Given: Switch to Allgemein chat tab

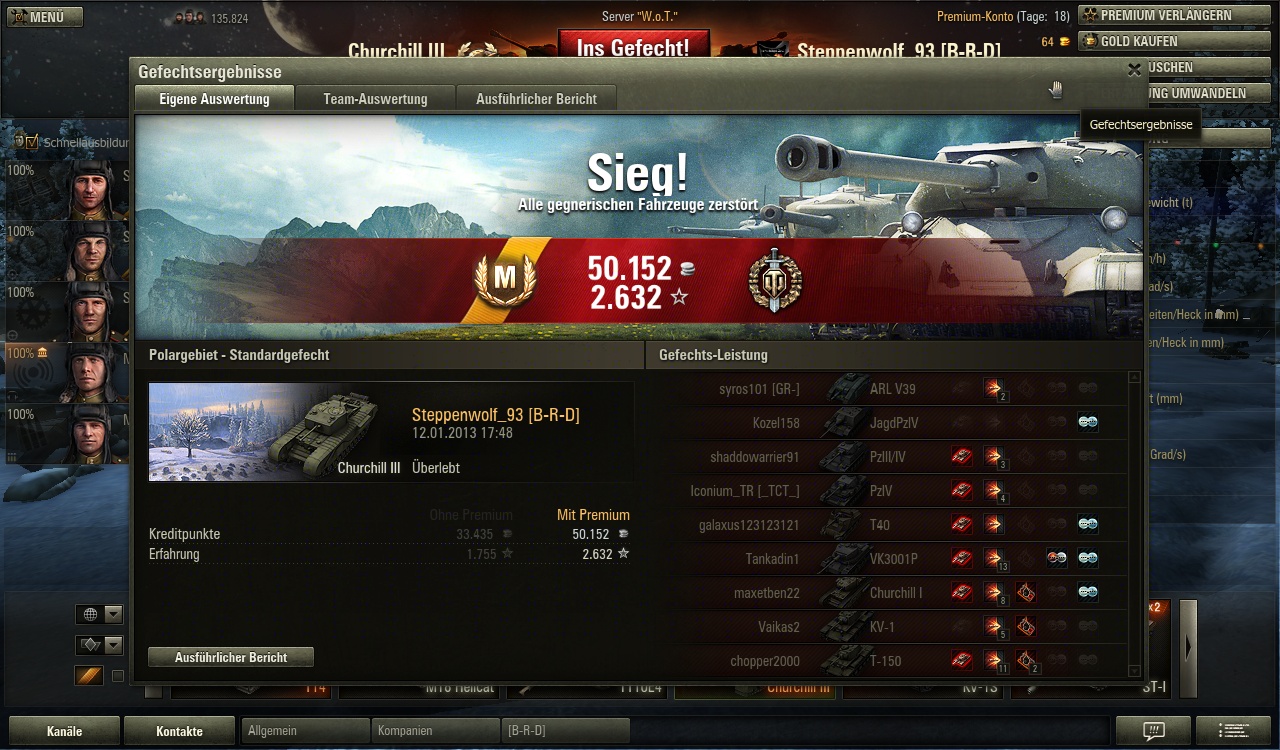Looking at the screenshot, I should (305, 731).
